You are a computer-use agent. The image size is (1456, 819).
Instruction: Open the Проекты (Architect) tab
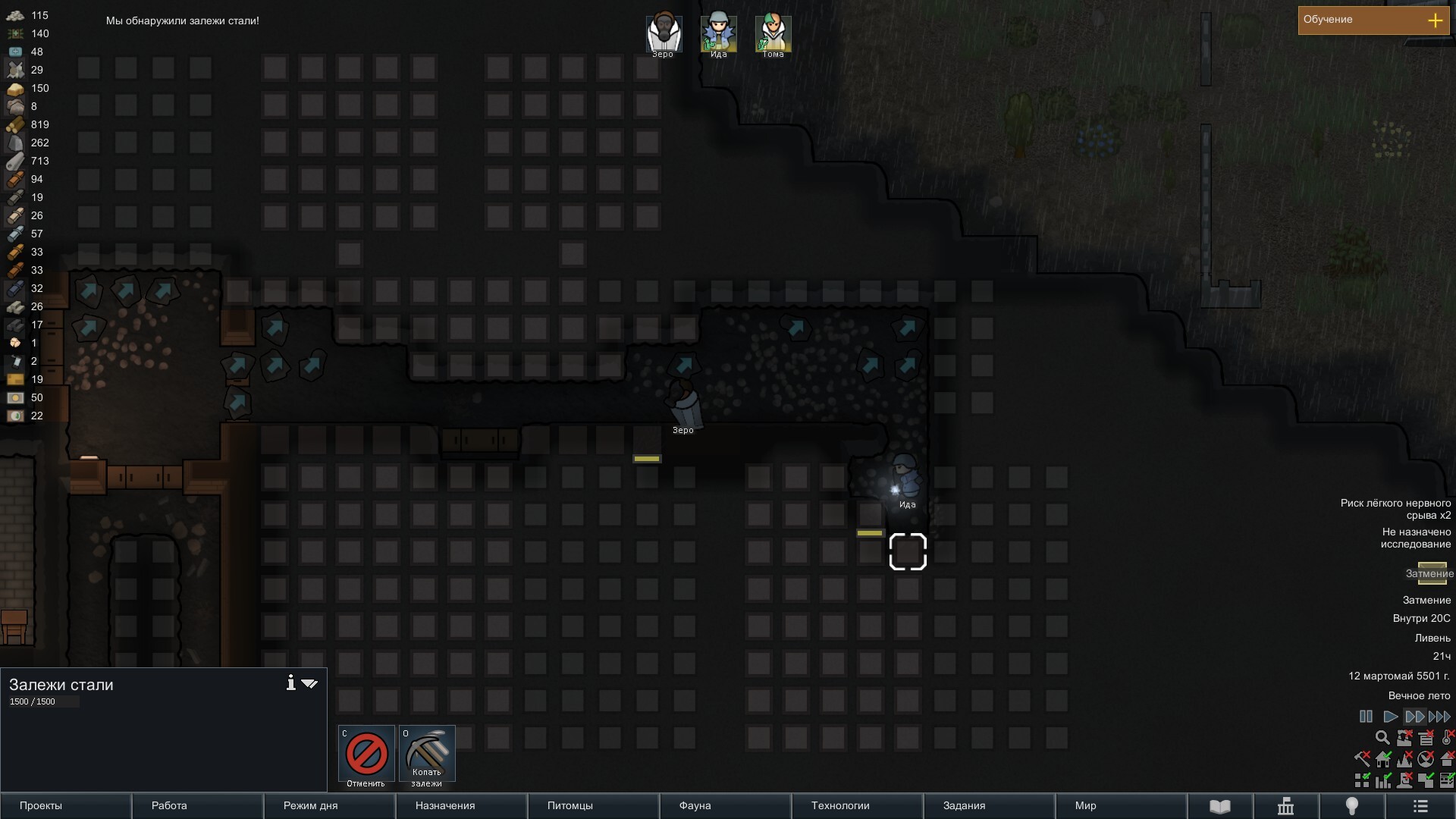pos(65,806)
